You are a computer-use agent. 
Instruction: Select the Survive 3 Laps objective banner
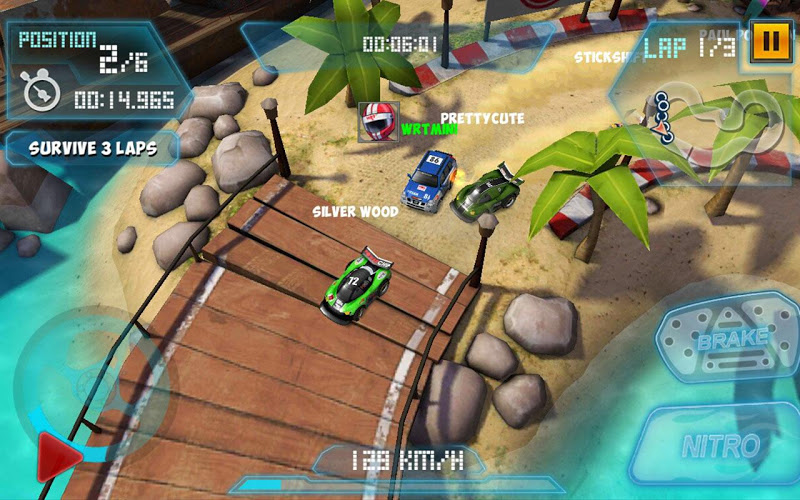[91, 148]
